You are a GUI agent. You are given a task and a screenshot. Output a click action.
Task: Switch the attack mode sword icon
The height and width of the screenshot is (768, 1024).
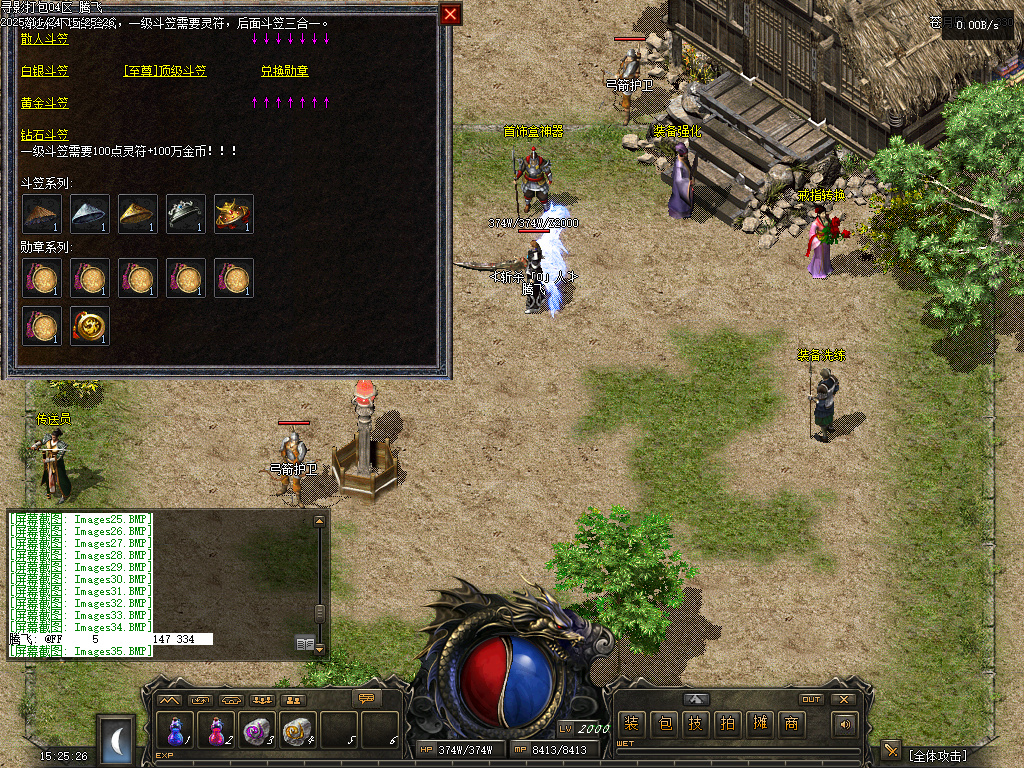pyautogui.click(x=890, y=751)
